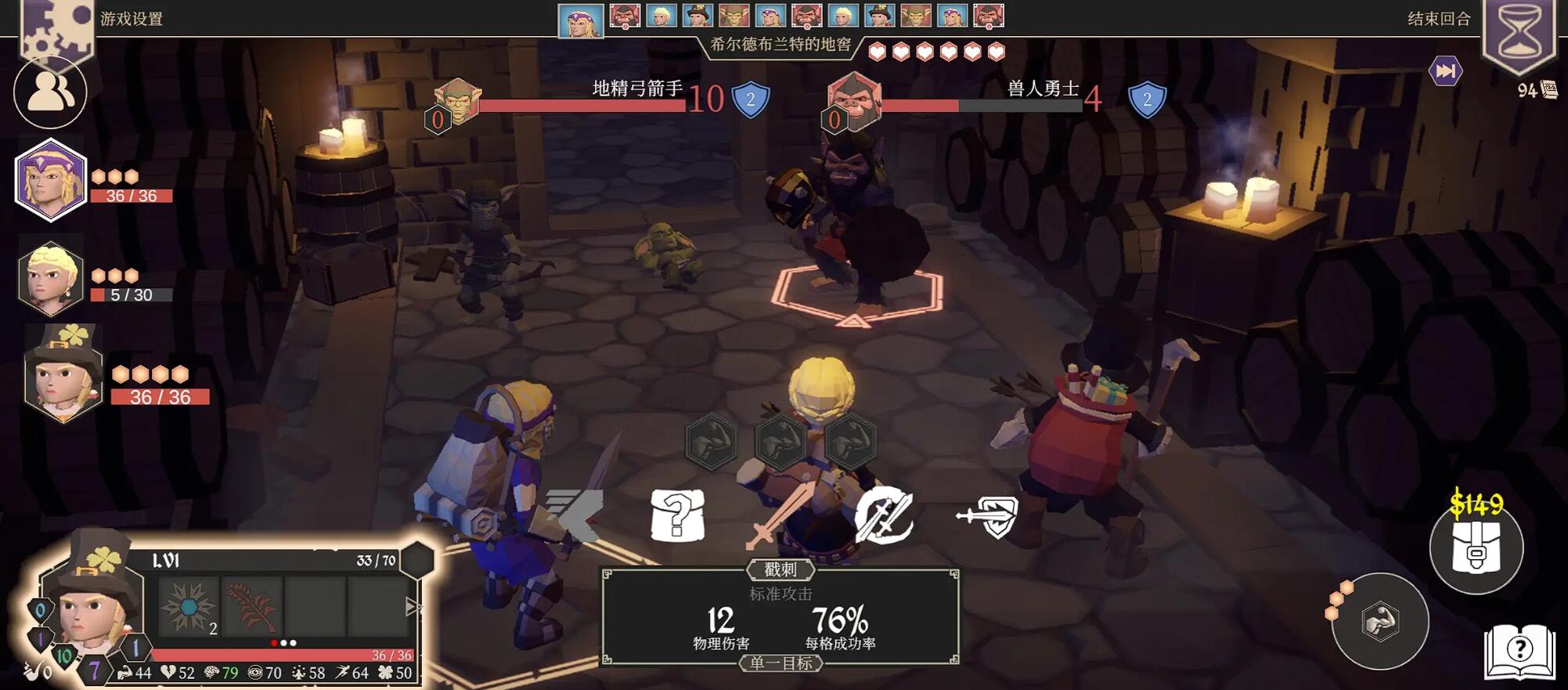Use the sword thrust attack skill
The height and width of the screenshot is (690, 1568).
pos(779,516)
